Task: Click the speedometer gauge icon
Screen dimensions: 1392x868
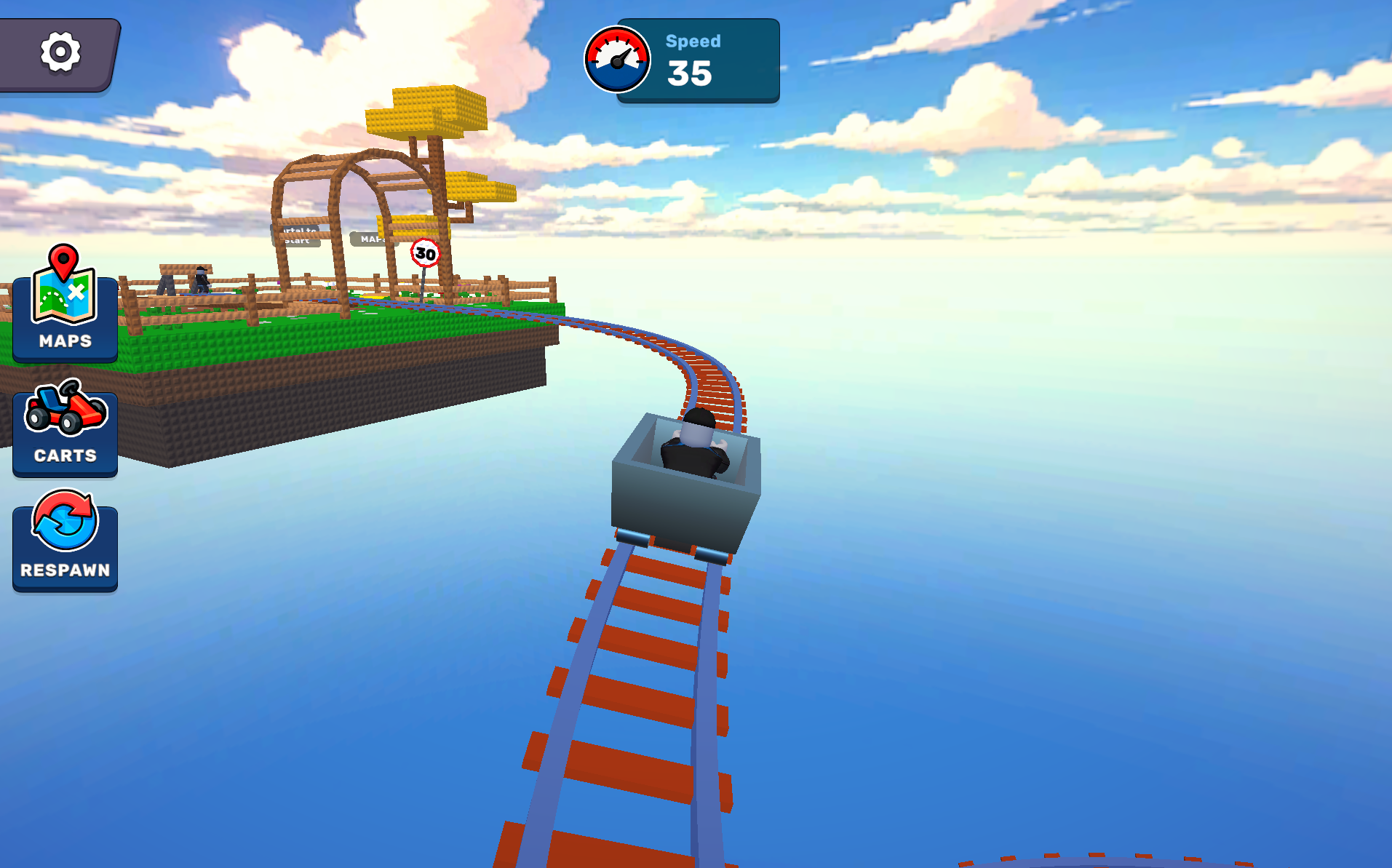Action: click(616, 60)
